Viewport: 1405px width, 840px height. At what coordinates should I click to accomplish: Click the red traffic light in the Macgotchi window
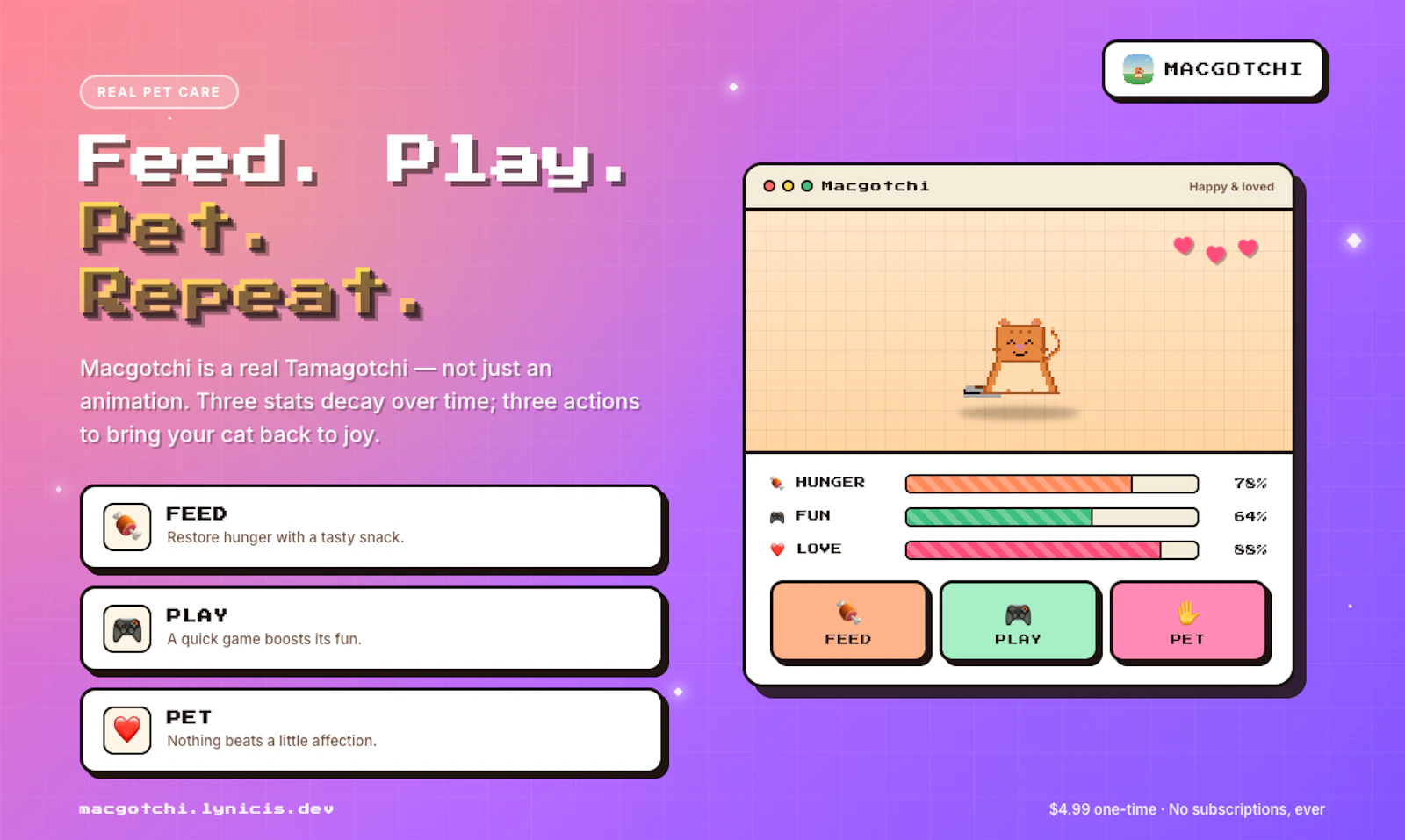click(x=768, y=186)
